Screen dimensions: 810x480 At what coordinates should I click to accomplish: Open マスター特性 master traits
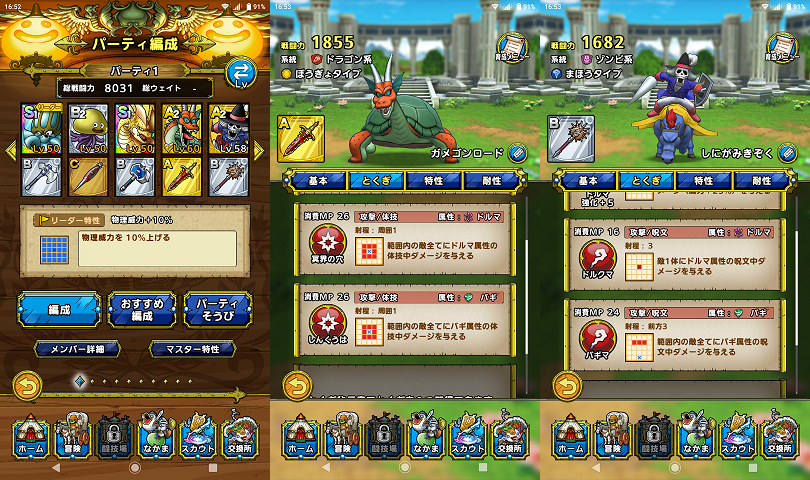pyautogui.click(x=193, y=349)
